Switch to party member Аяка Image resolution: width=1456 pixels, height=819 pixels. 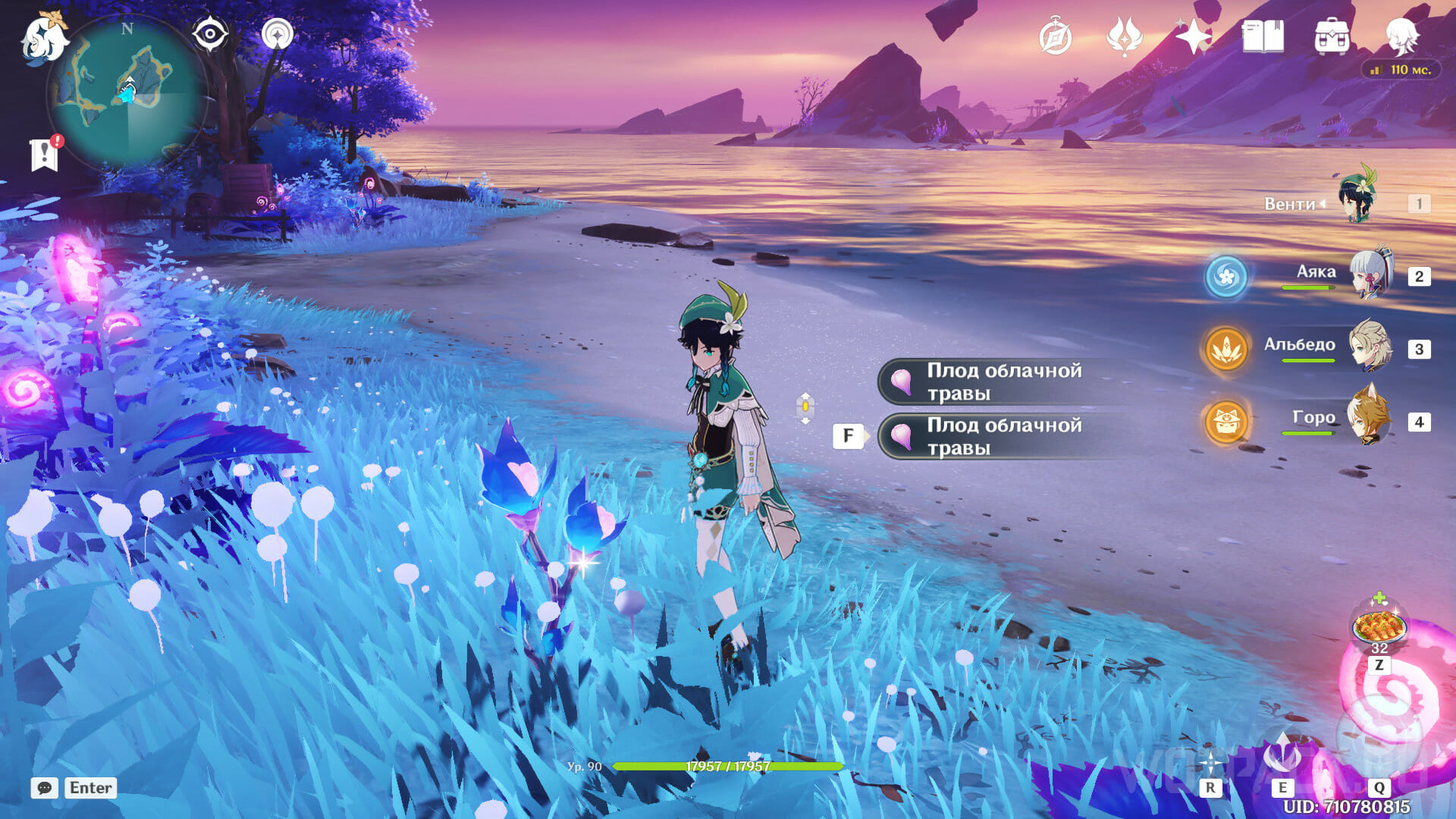[1371, 275]
